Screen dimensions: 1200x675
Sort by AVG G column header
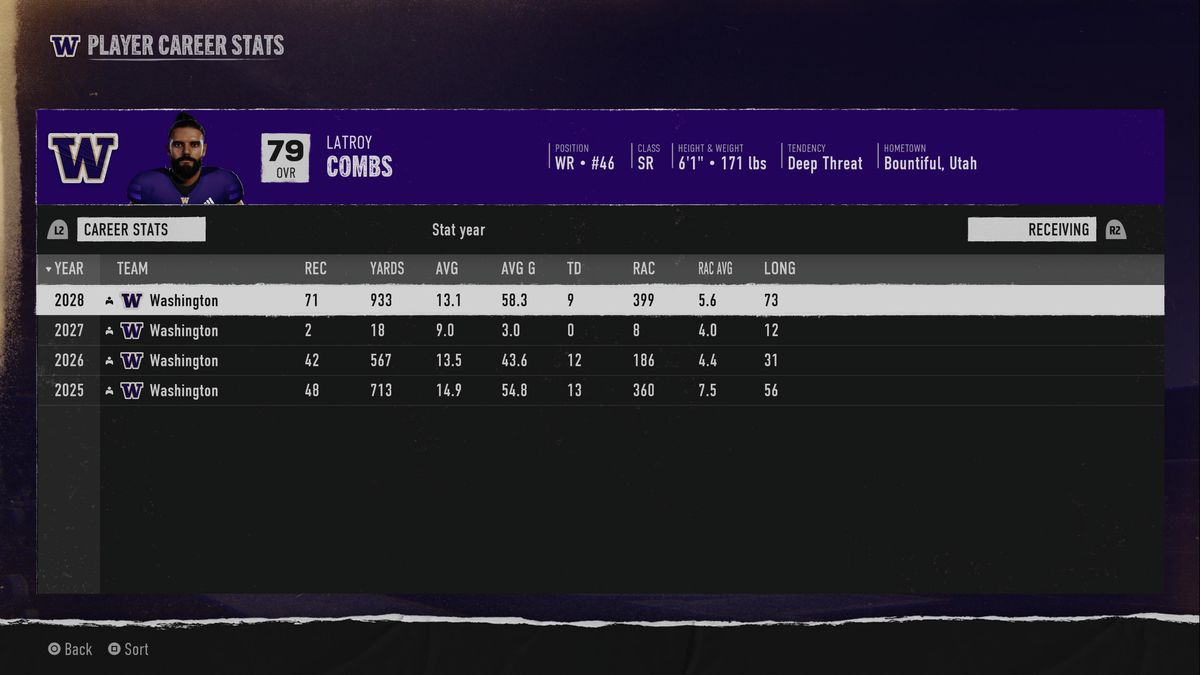518,268
